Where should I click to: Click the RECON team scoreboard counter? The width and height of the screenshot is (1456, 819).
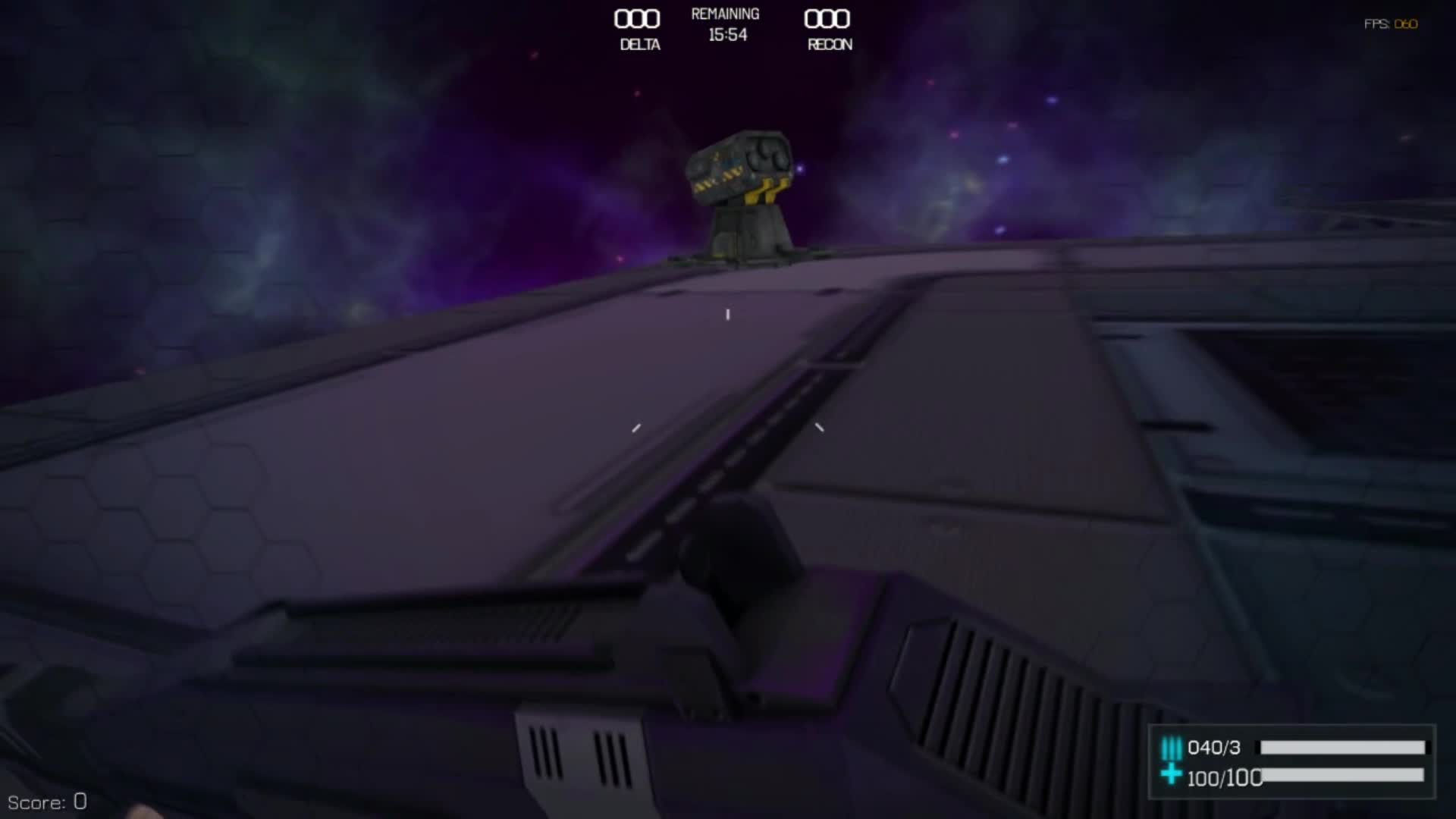click(x=828, y=20)
